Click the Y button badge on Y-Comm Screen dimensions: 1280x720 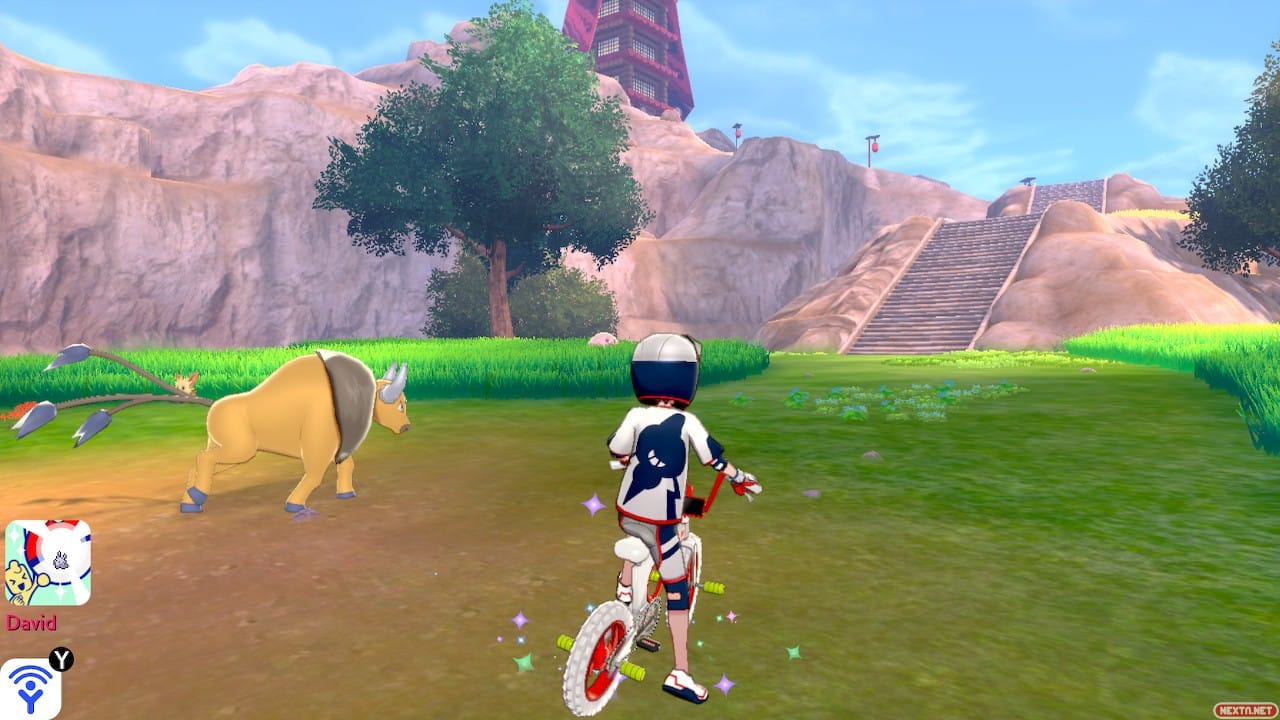pos(60,657)
